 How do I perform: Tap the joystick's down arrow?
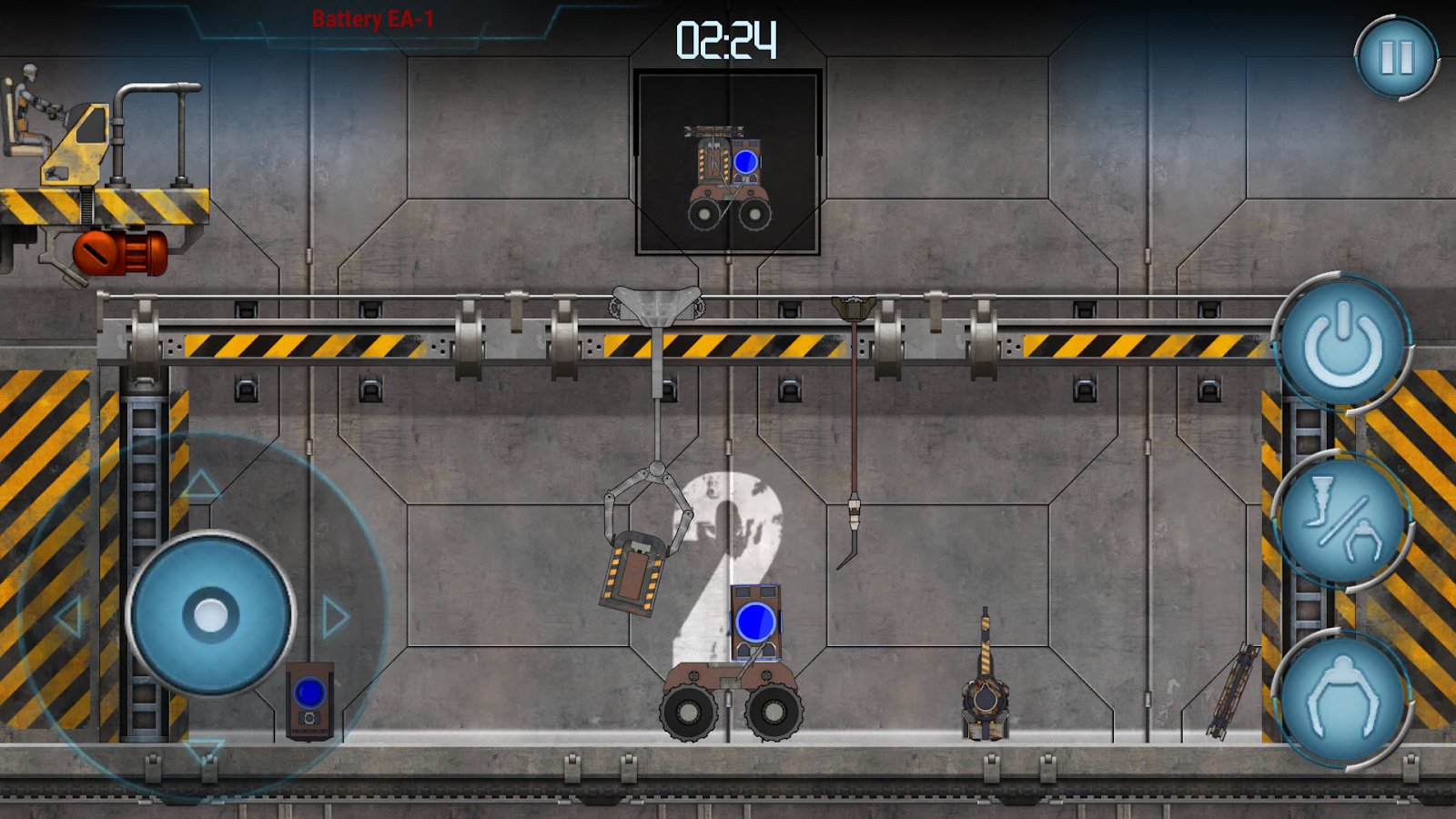[x=202, y=751]
